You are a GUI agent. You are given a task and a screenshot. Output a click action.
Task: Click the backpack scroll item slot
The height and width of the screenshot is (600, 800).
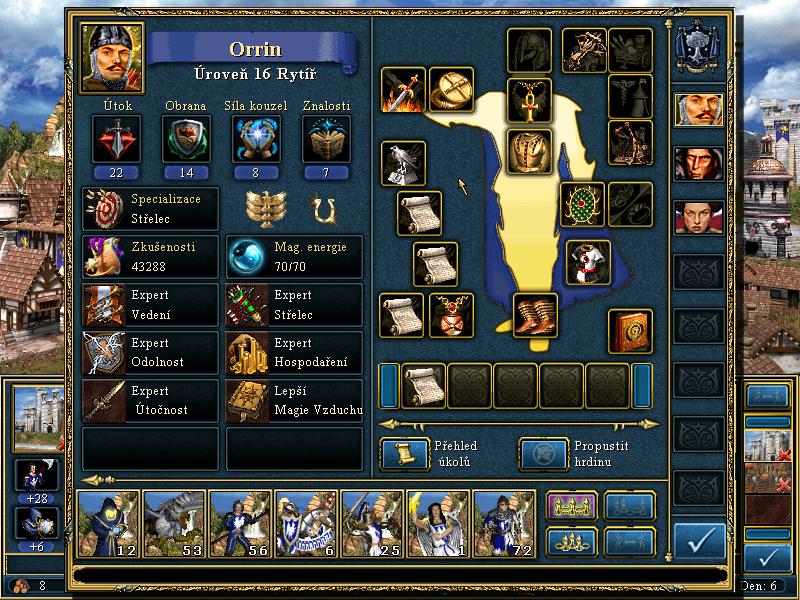424,387
